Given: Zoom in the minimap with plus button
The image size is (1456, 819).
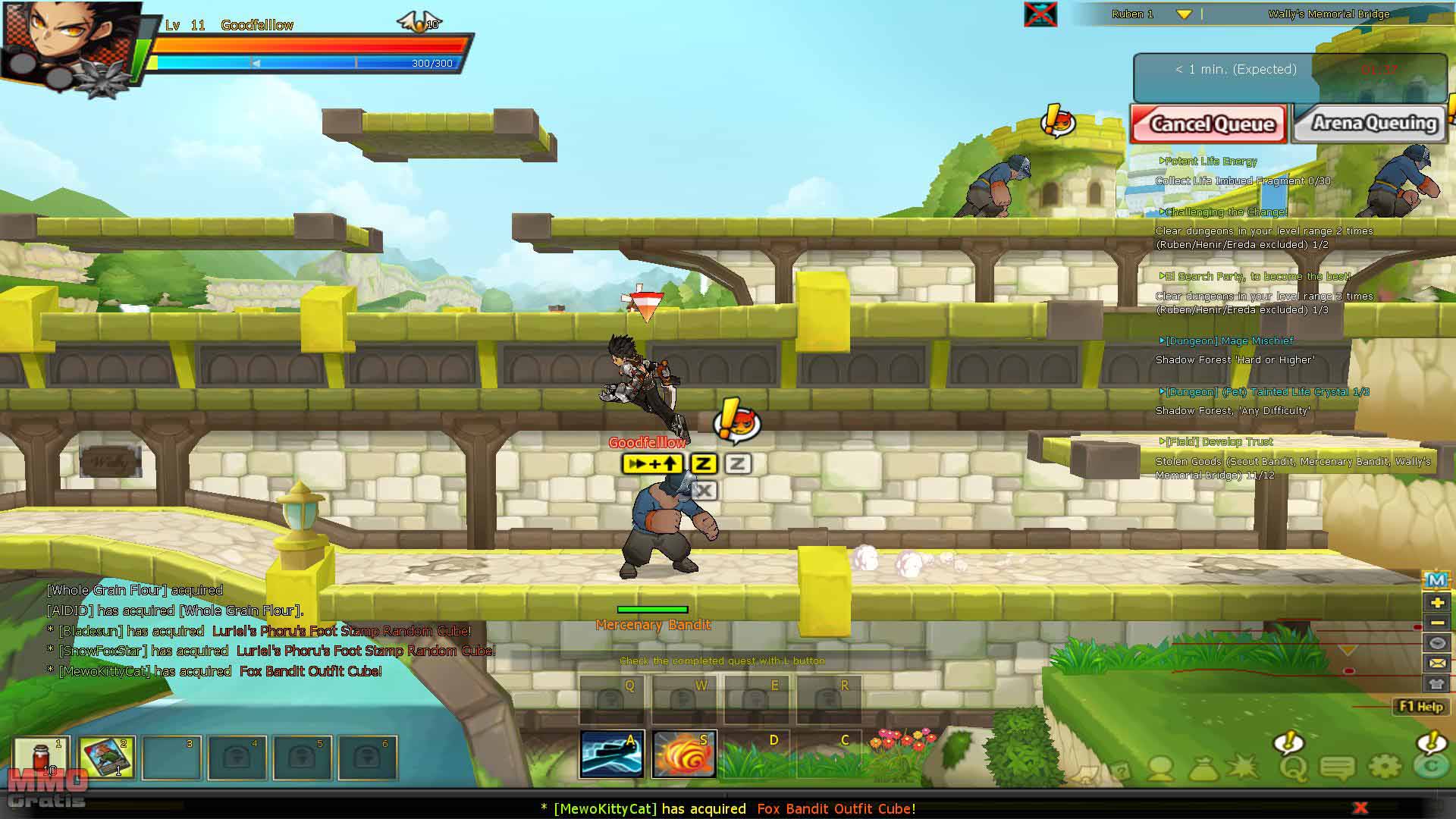Looking at the screenshot, I should tap(1436, 603).
